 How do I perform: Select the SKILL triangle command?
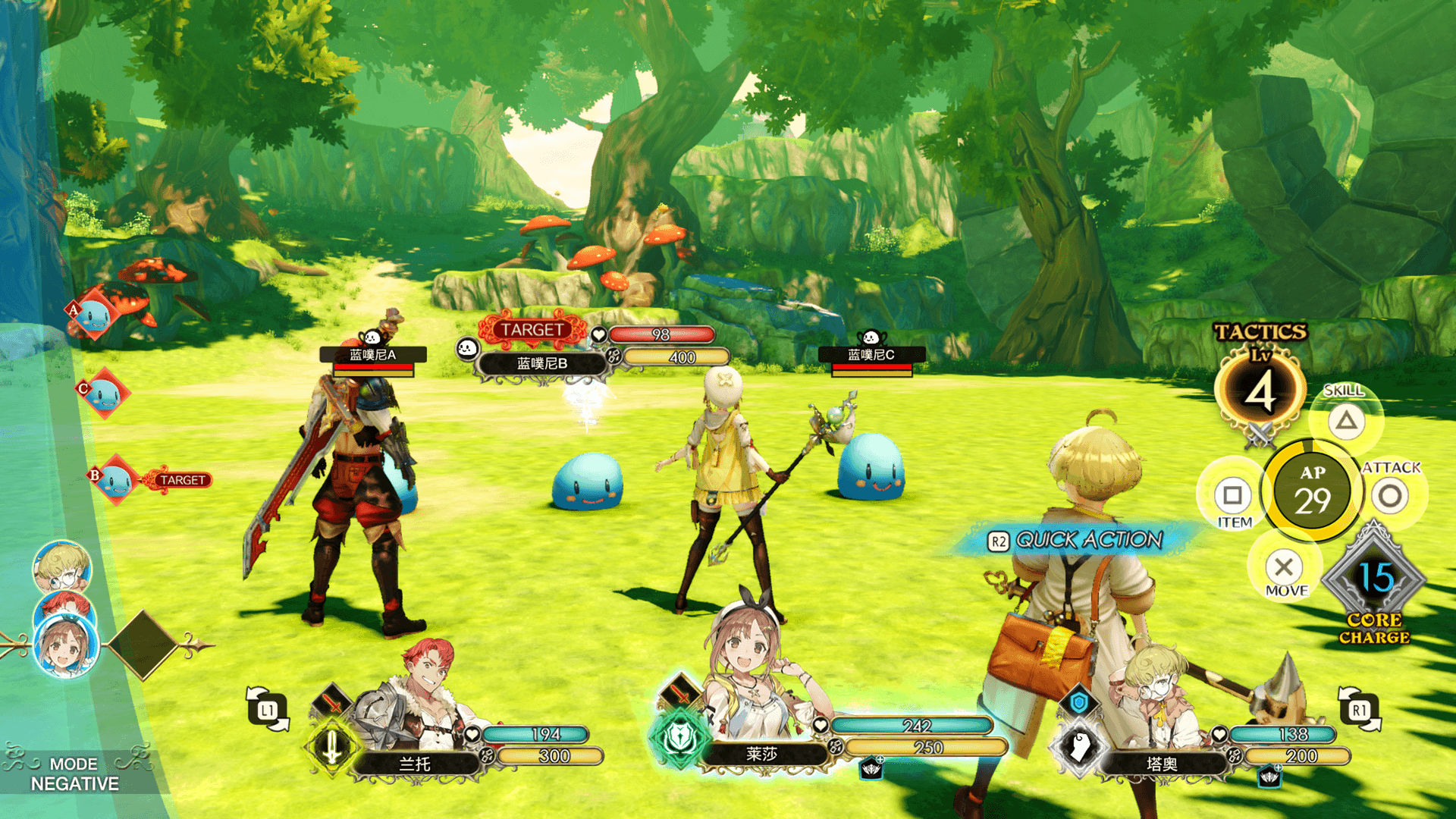click(1346, 419)
